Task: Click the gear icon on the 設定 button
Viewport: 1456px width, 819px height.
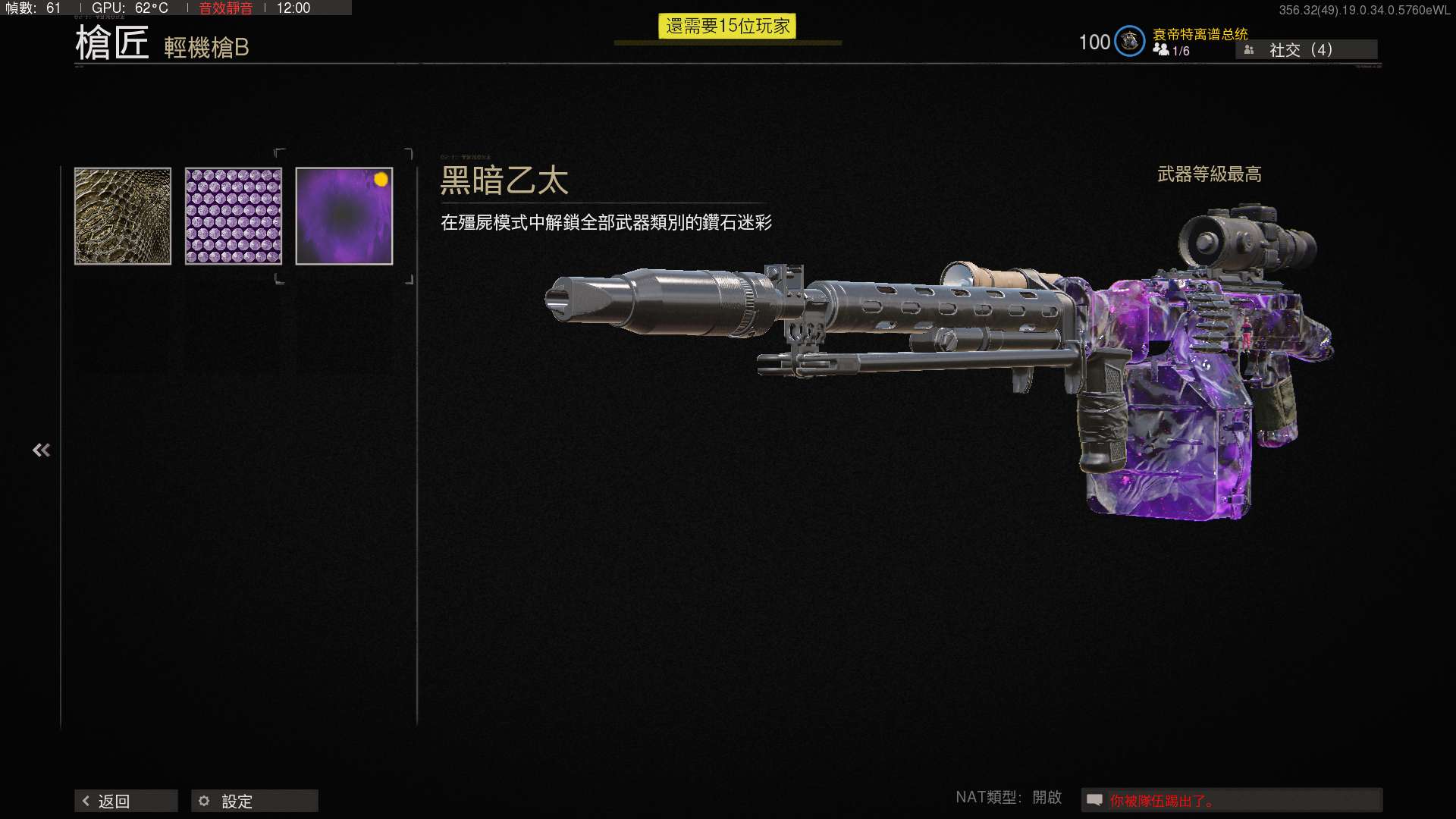Action: pos(203,800)
